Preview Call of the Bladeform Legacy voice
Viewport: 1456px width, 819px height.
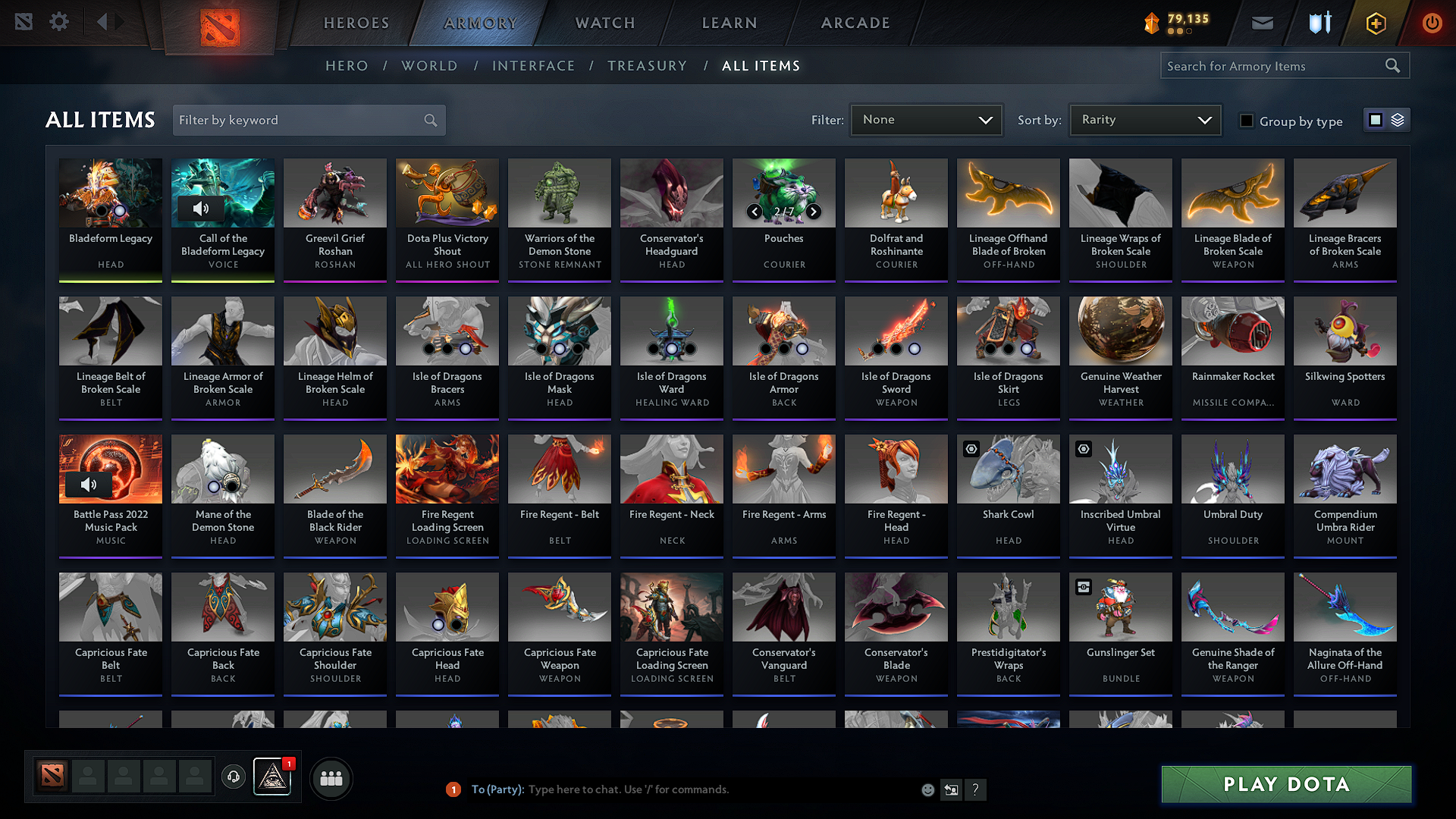[x=202, y=209]
